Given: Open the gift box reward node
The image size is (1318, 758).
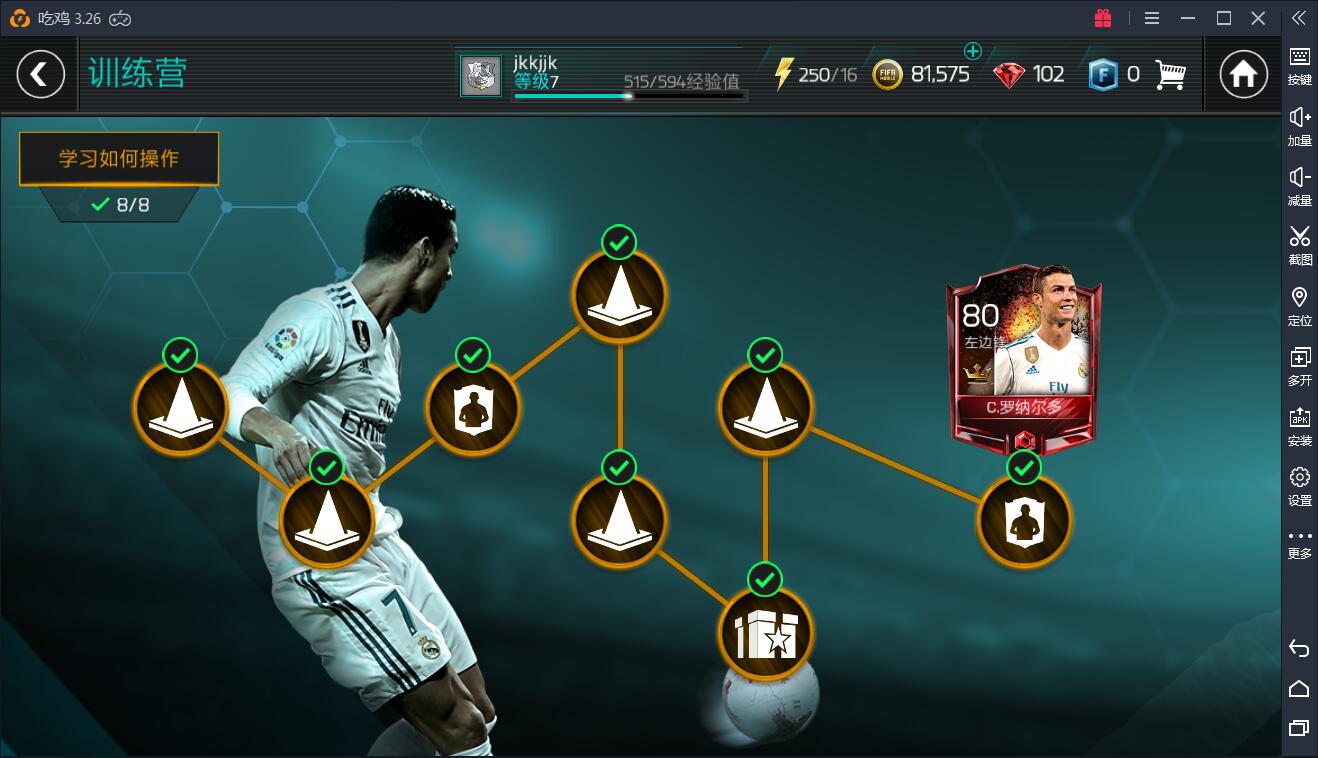Looking at the screenshot, I should click(x=765, y=633).
